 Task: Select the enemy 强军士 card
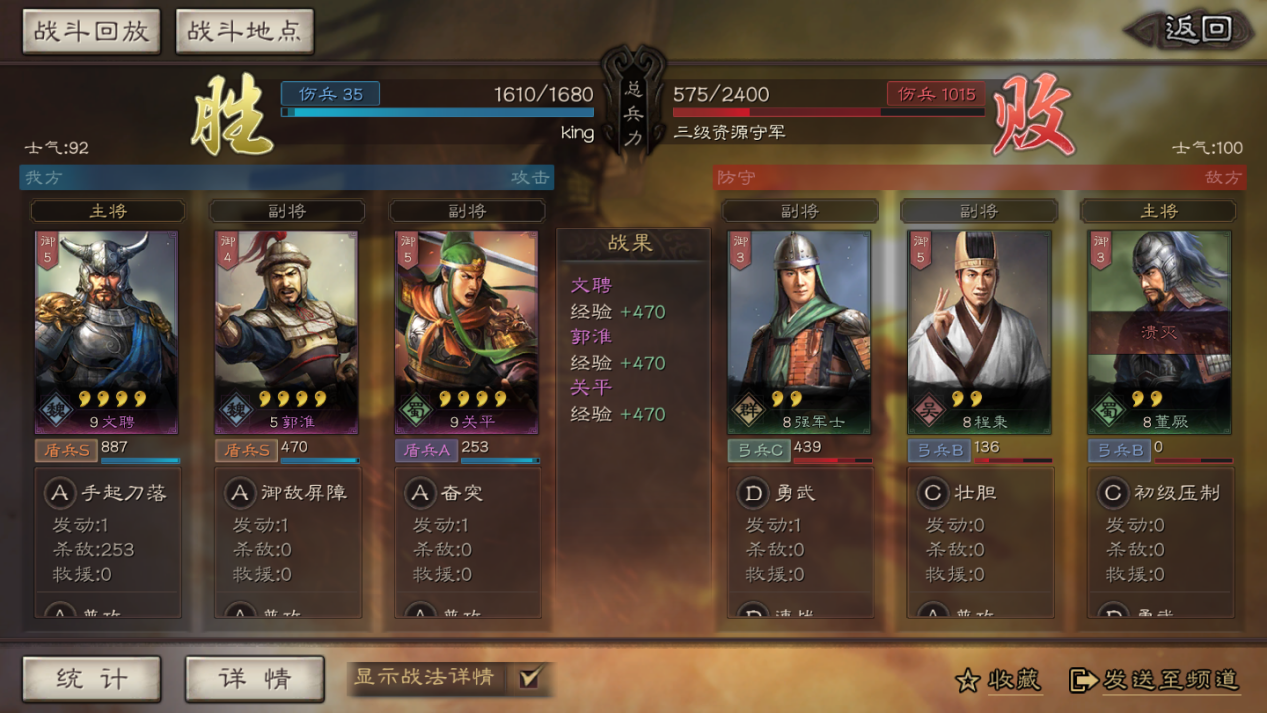[799, 332]
